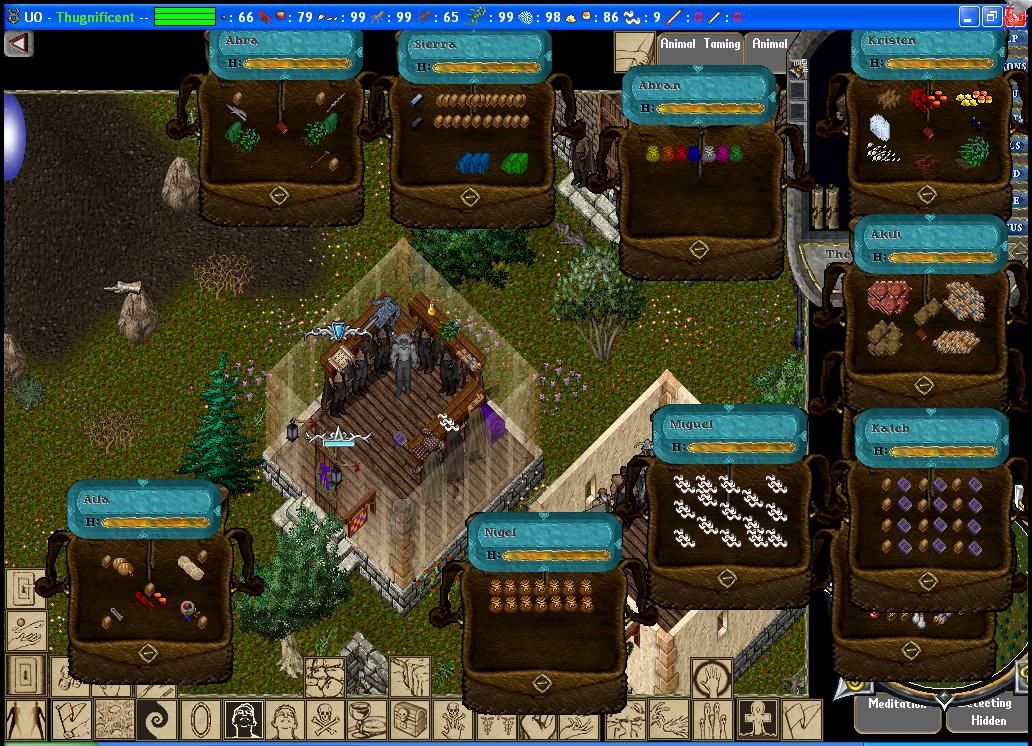This screenshot has height=746, width=1032.
Task: Activate the Meditation skill button
Action: [x=896, y=704]
